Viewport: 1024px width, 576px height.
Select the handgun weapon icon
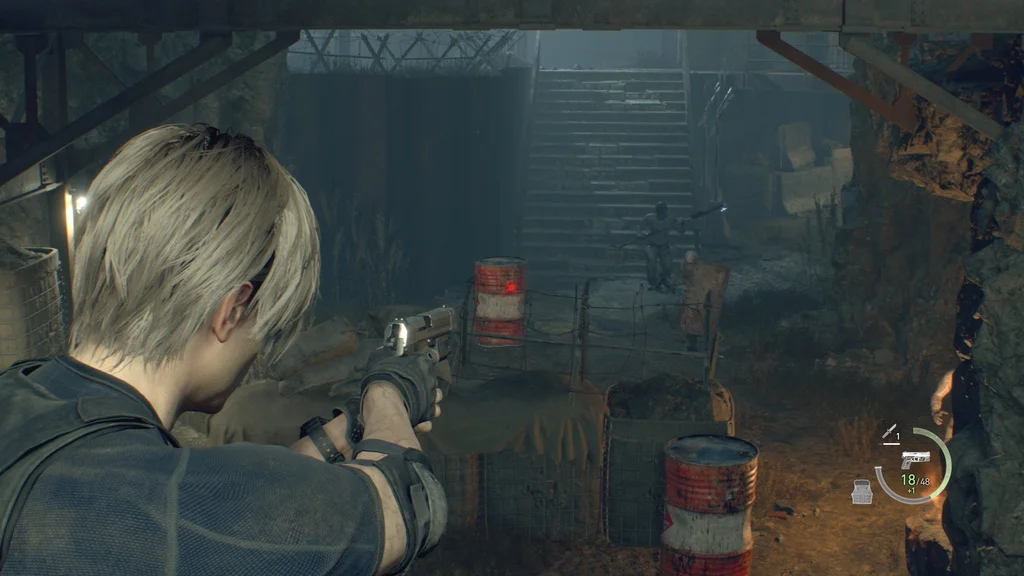click(x=915, y=458)
